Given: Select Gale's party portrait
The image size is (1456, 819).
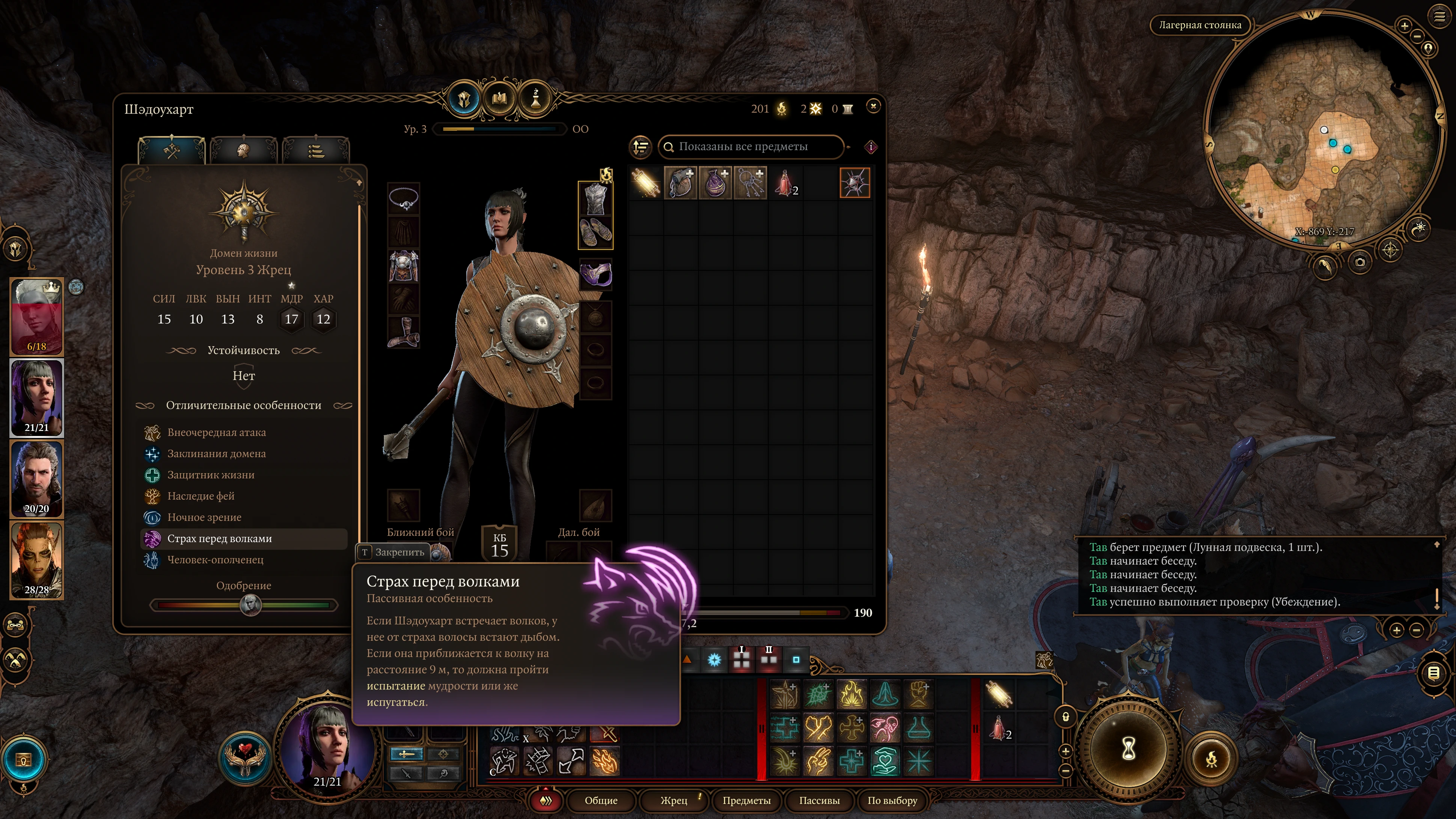Looking at the screenshot, I should (x=37, y=479).
